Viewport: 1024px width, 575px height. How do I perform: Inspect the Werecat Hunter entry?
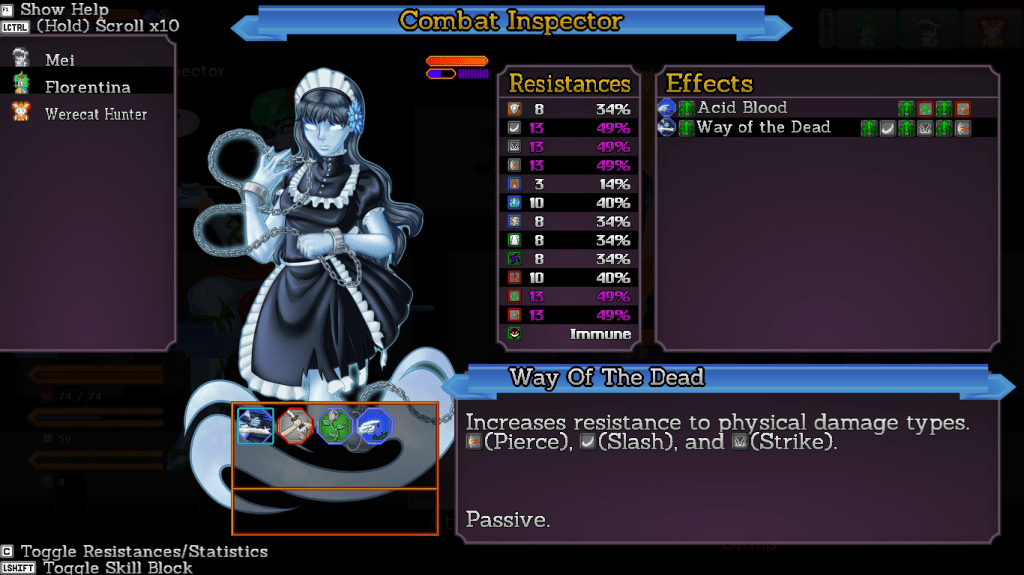(95, 114)
